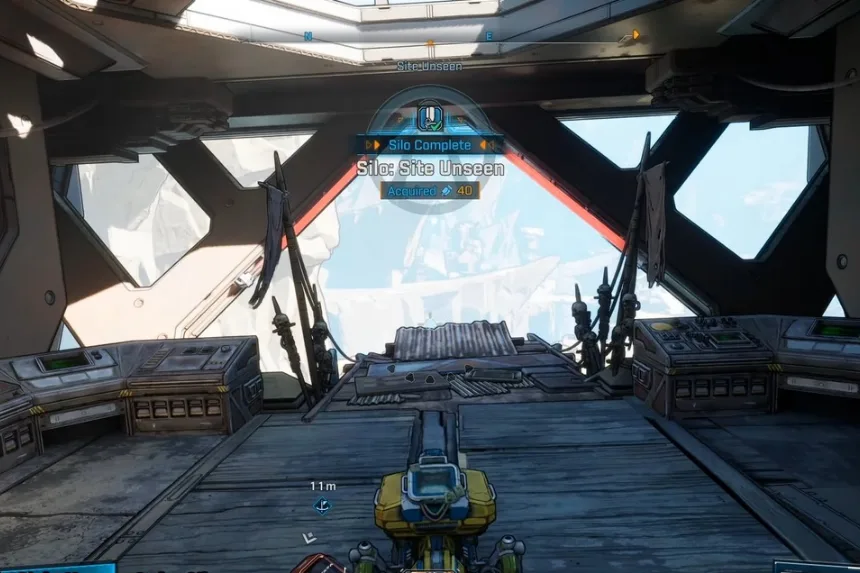
Task: Click the silo checkmark icon
Action: (430, 119)
